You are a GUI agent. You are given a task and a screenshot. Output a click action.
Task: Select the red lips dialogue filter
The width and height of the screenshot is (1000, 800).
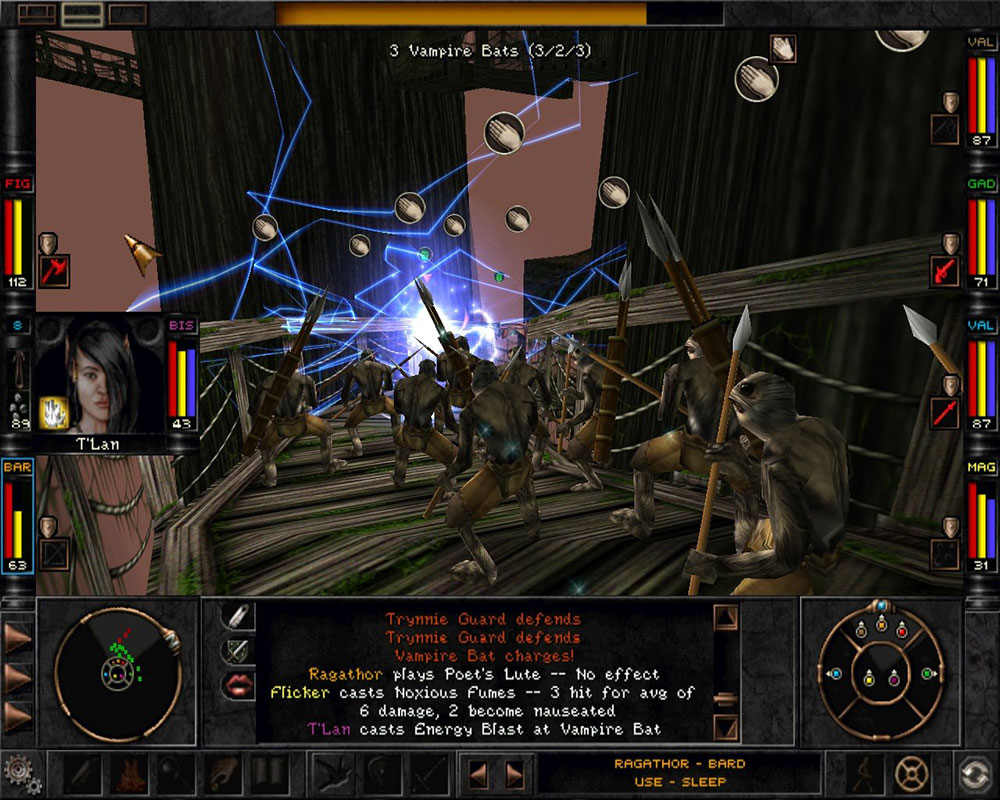[x=236, y=685]
